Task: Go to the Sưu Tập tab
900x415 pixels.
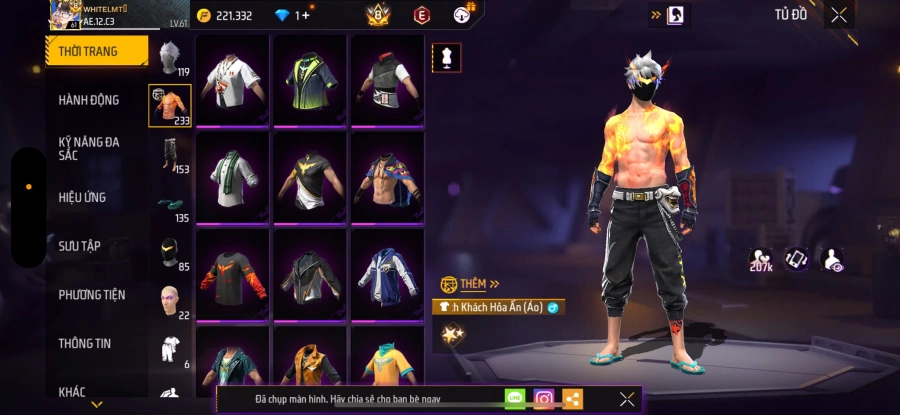Action: 80,246
